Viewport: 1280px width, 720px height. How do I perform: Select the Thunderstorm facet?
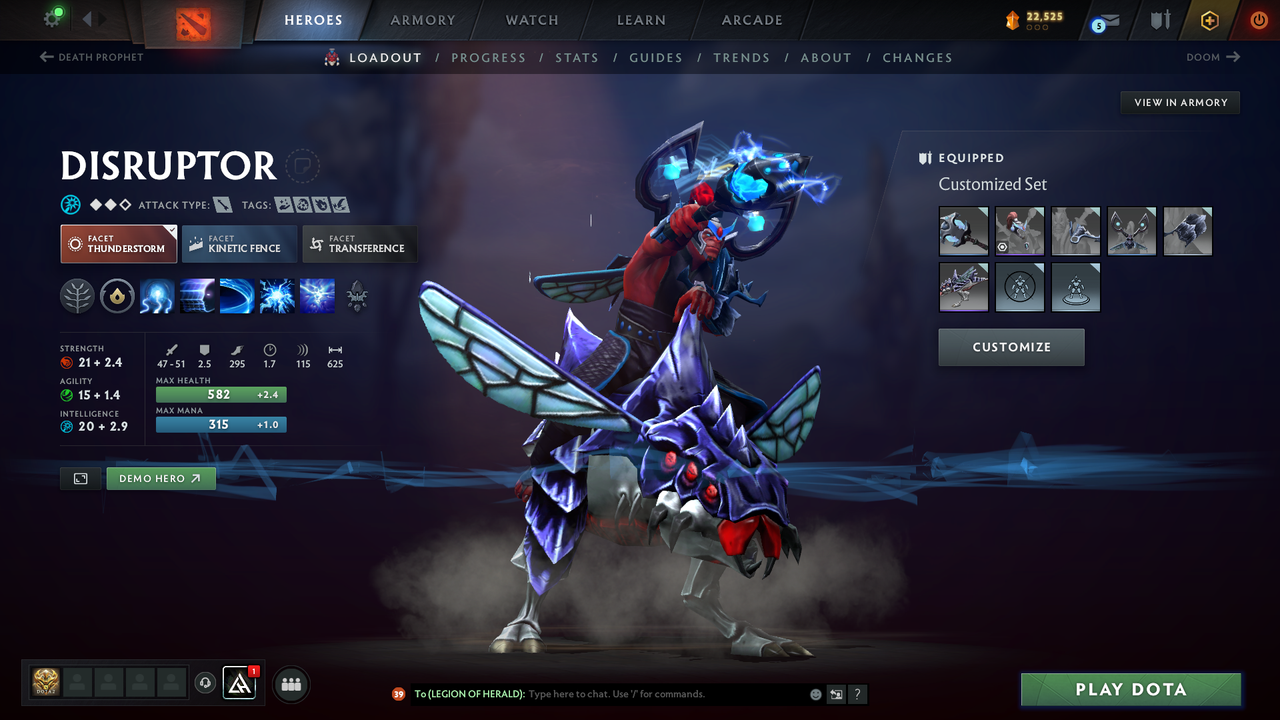(x=118, y=243)
